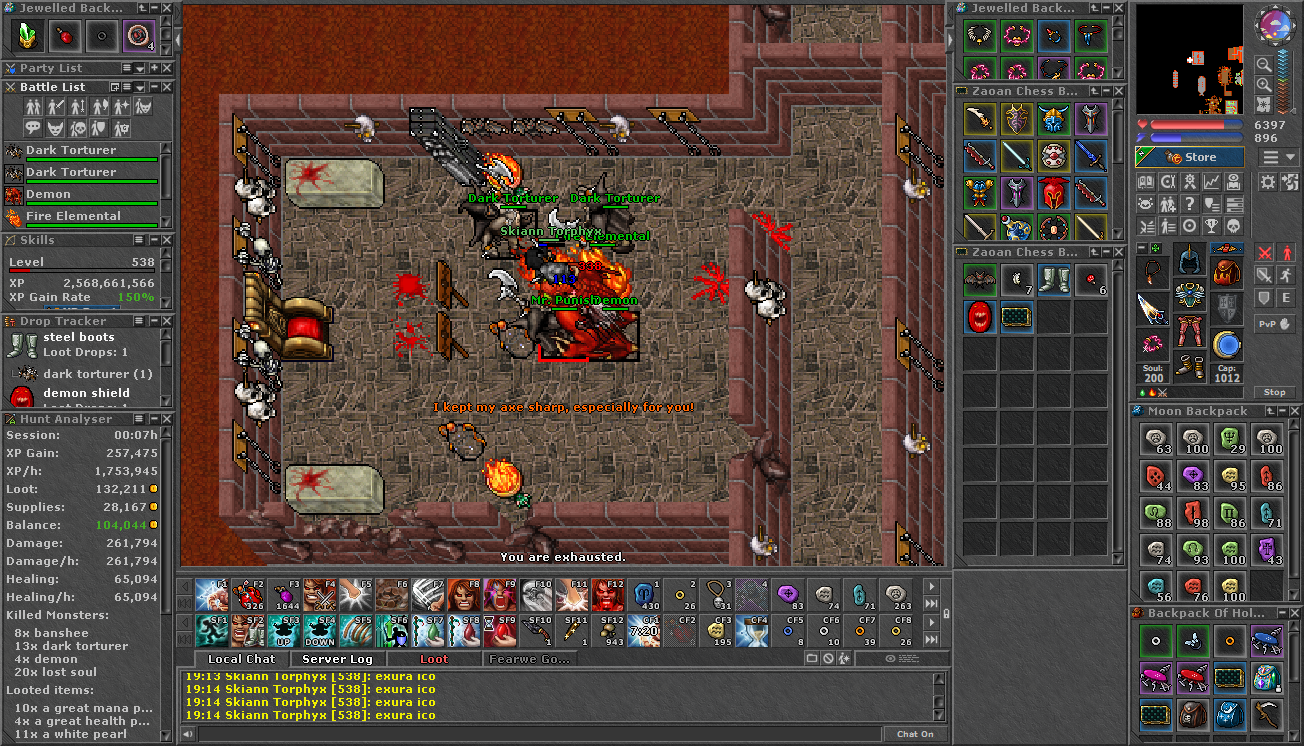Click the minimap zoom-in magnifier

pyautogui.click(x=1264, y=84)
